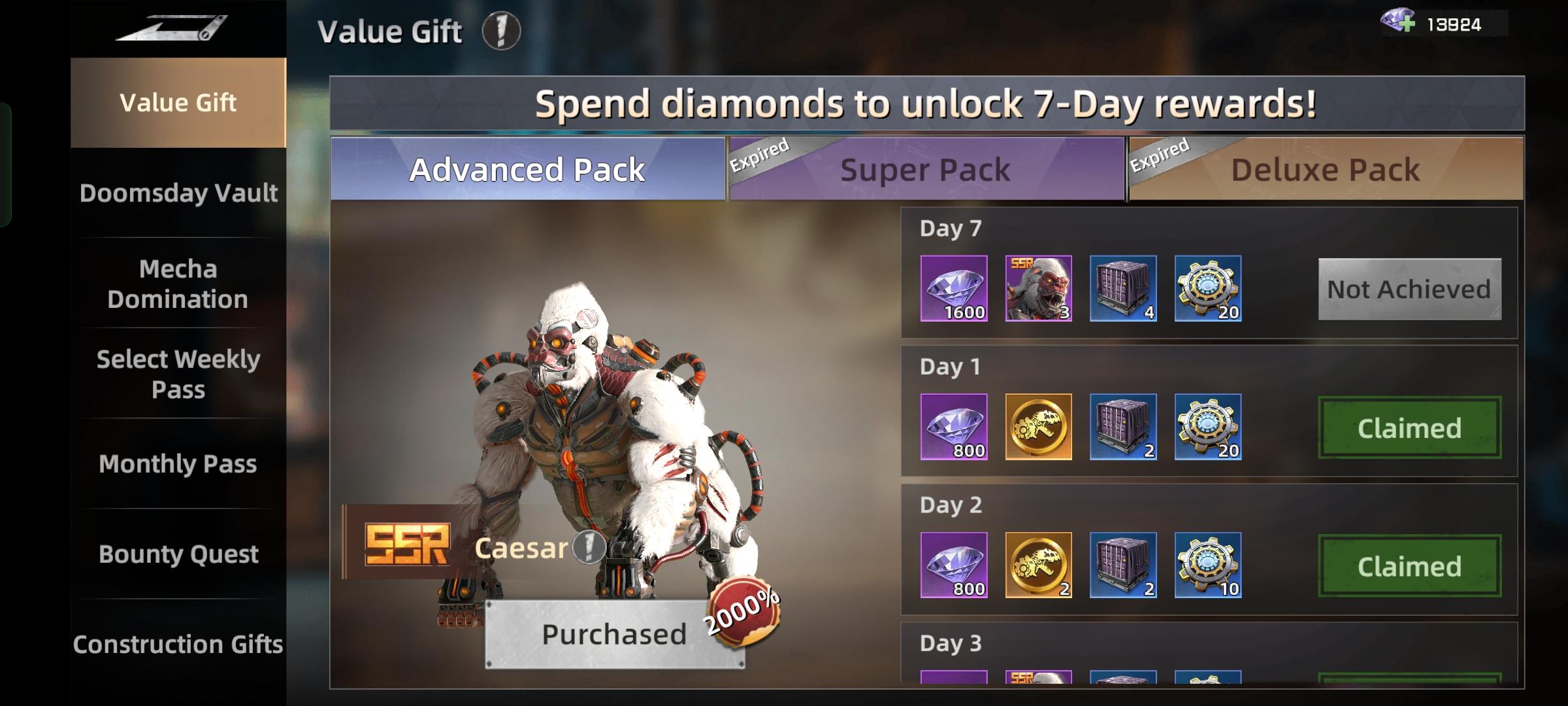Switch to the Super Pack tab
1568x706 pixels.
click(924, 169)
